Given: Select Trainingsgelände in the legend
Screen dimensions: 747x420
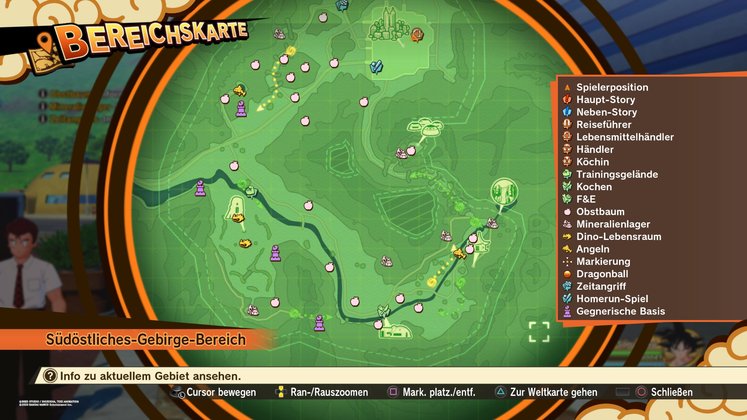Looking at the screenshot, I should point(617,174).
